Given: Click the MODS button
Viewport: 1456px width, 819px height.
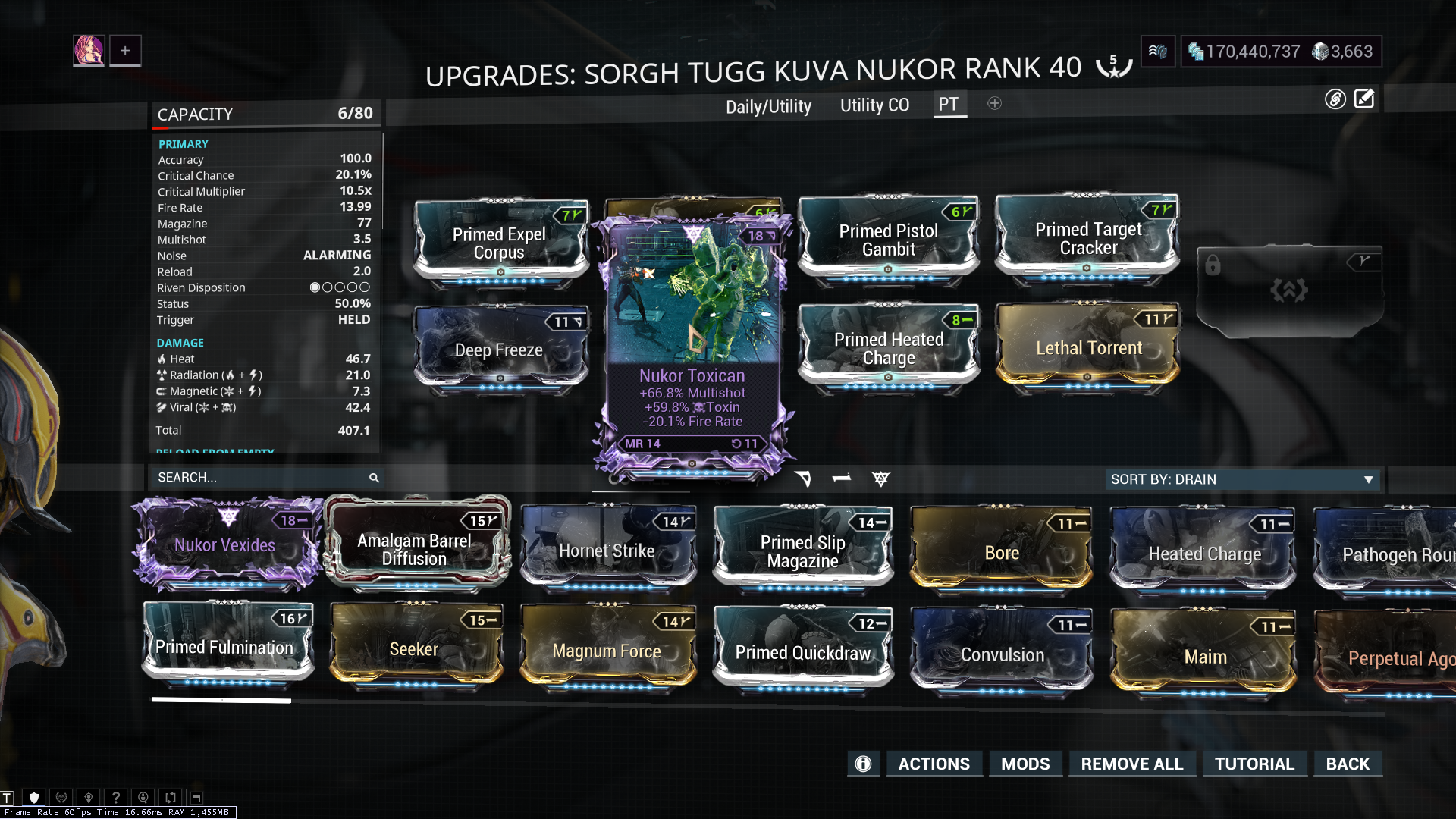Looking at the screenshot, I should (x=1025, y=764).
